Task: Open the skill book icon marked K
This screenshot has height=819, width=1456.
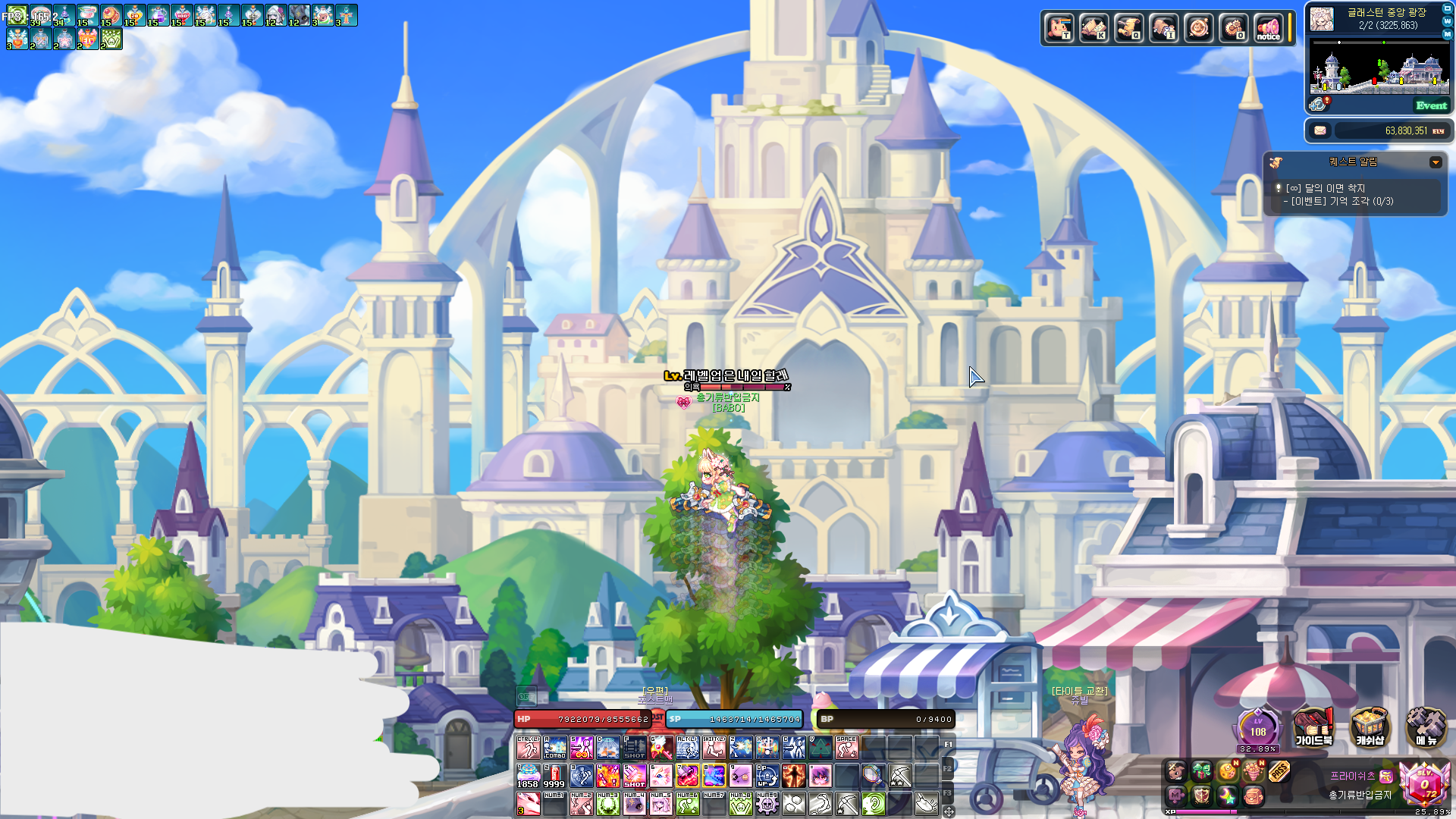Action: (x=1094, y=28)
